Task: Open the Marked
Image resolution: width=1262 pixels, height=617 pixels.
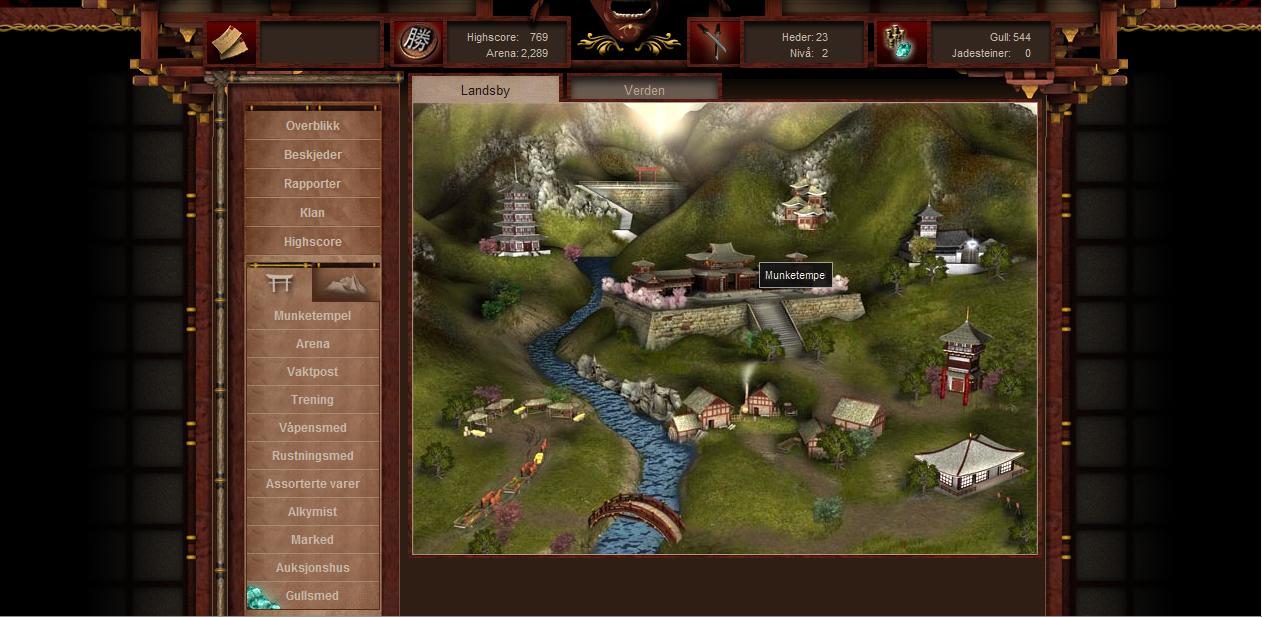Action: click(312, 540)
